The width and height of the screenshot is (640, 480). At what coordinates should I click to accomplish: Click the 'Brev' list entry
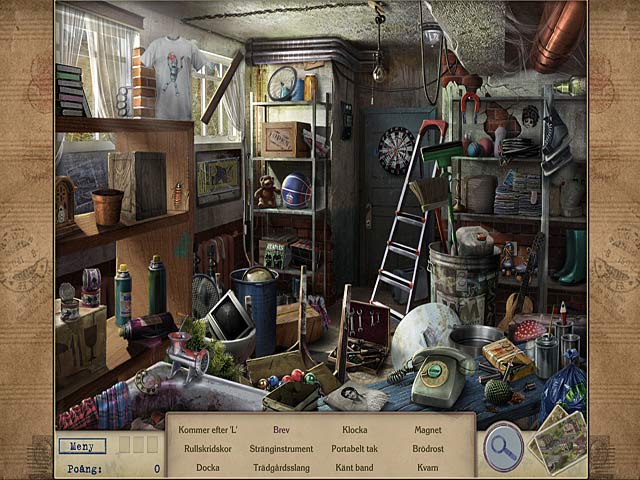(281, 430)
